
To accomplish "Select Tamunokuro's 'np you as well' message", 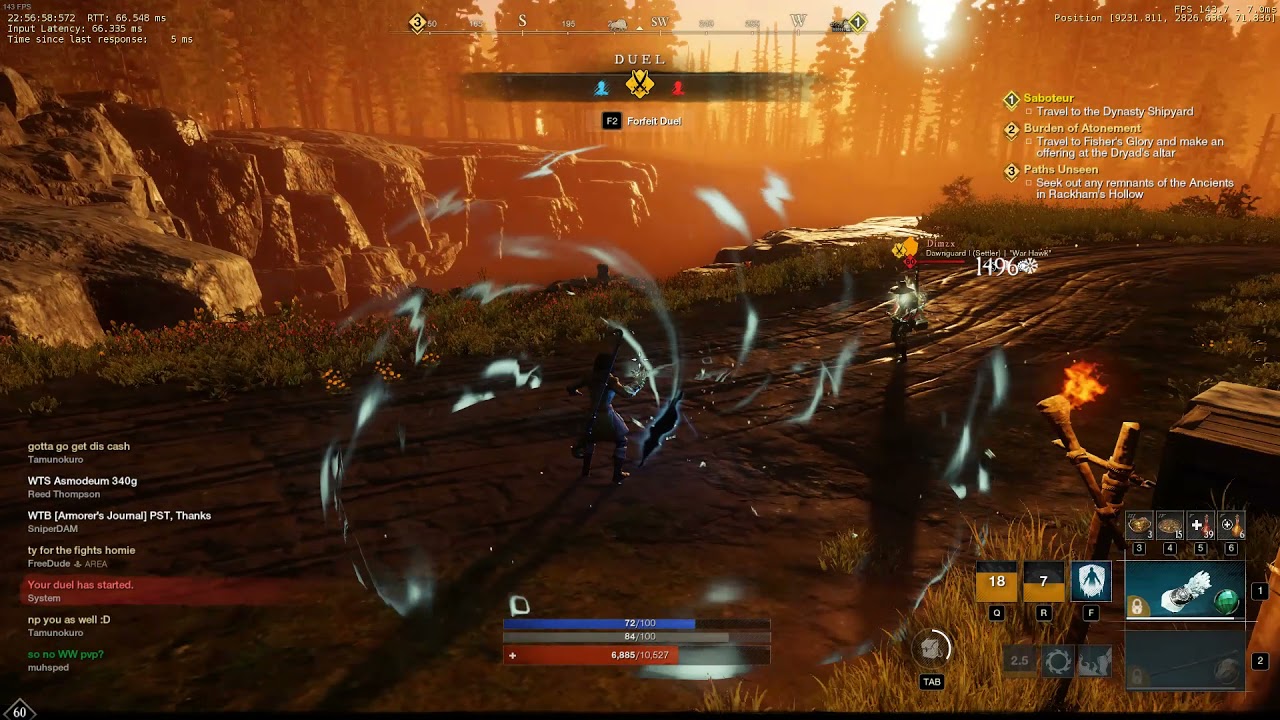I will click(69, 619).
